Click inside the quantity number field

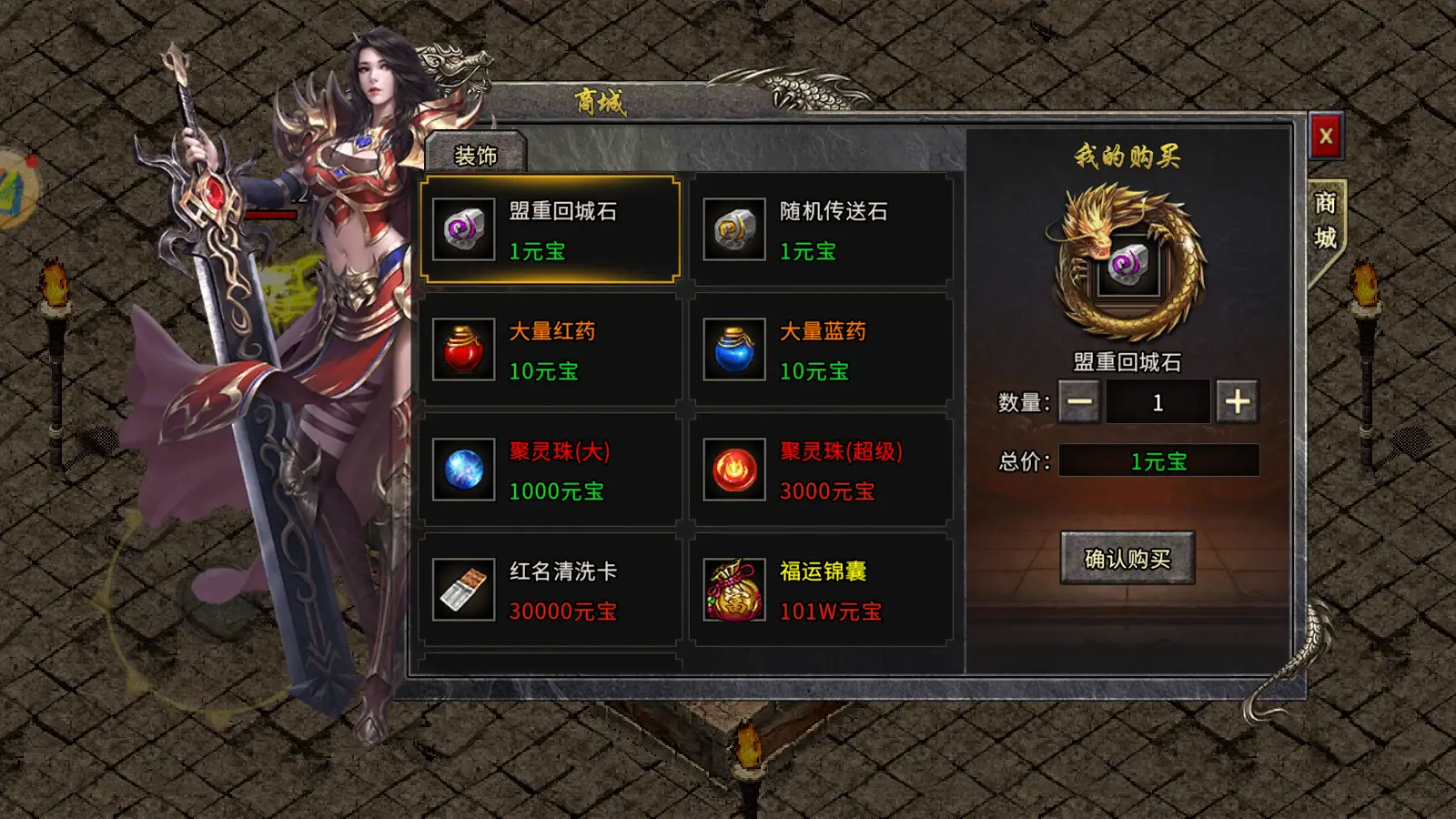[x=1159, y=400]
